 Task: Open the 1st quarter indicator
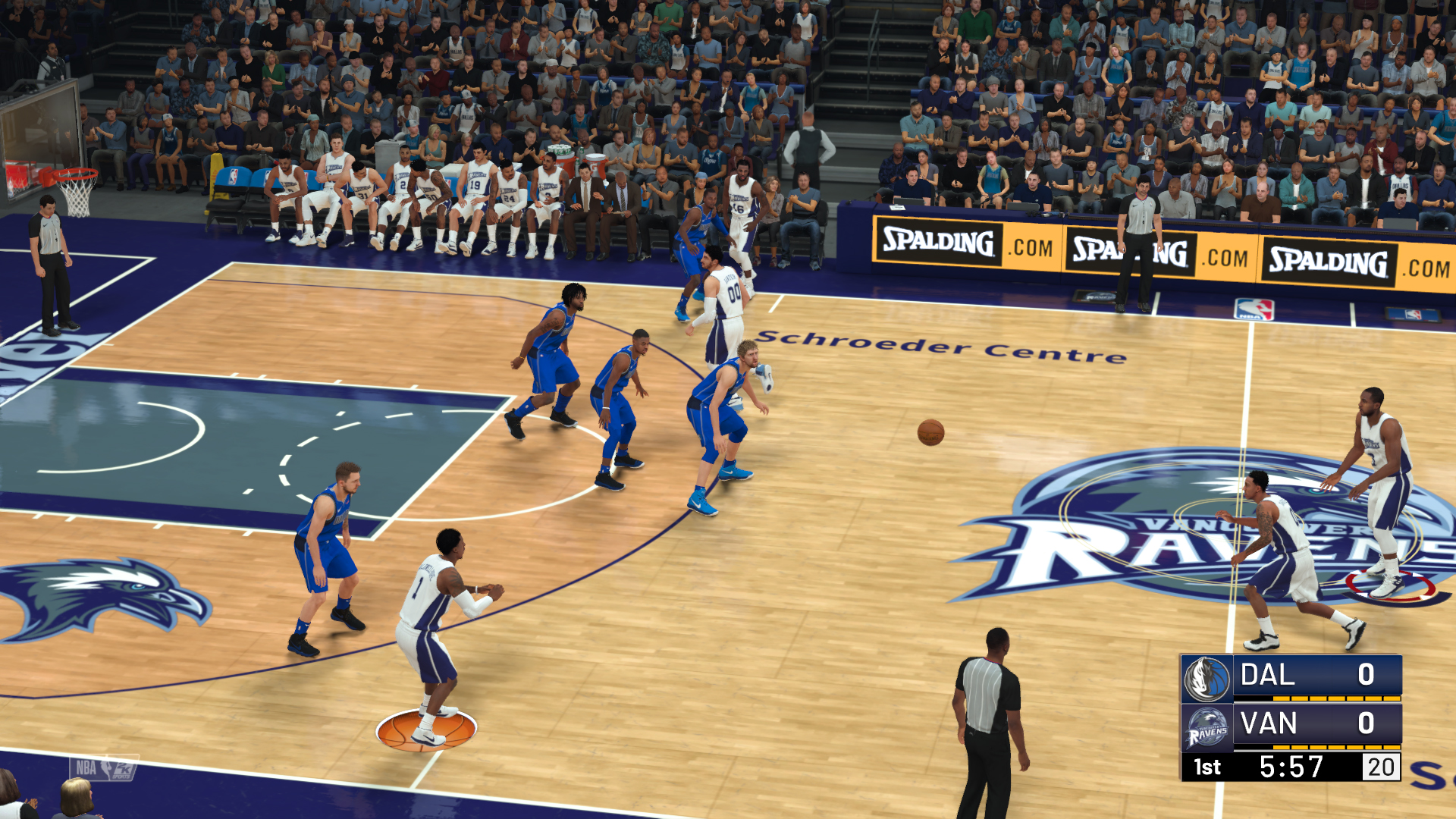(x=1208, y=766)
